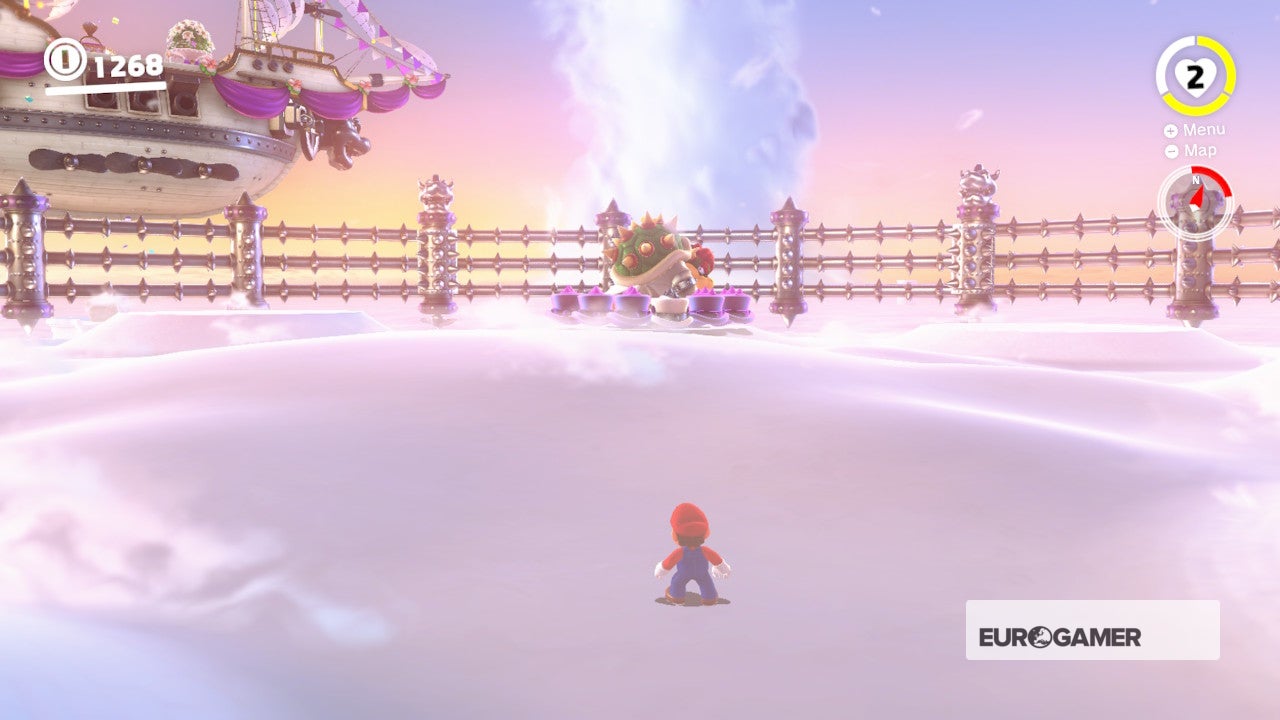Click the compass minimap
The image size is (1280, 720).
click(x=1196, y=203)
